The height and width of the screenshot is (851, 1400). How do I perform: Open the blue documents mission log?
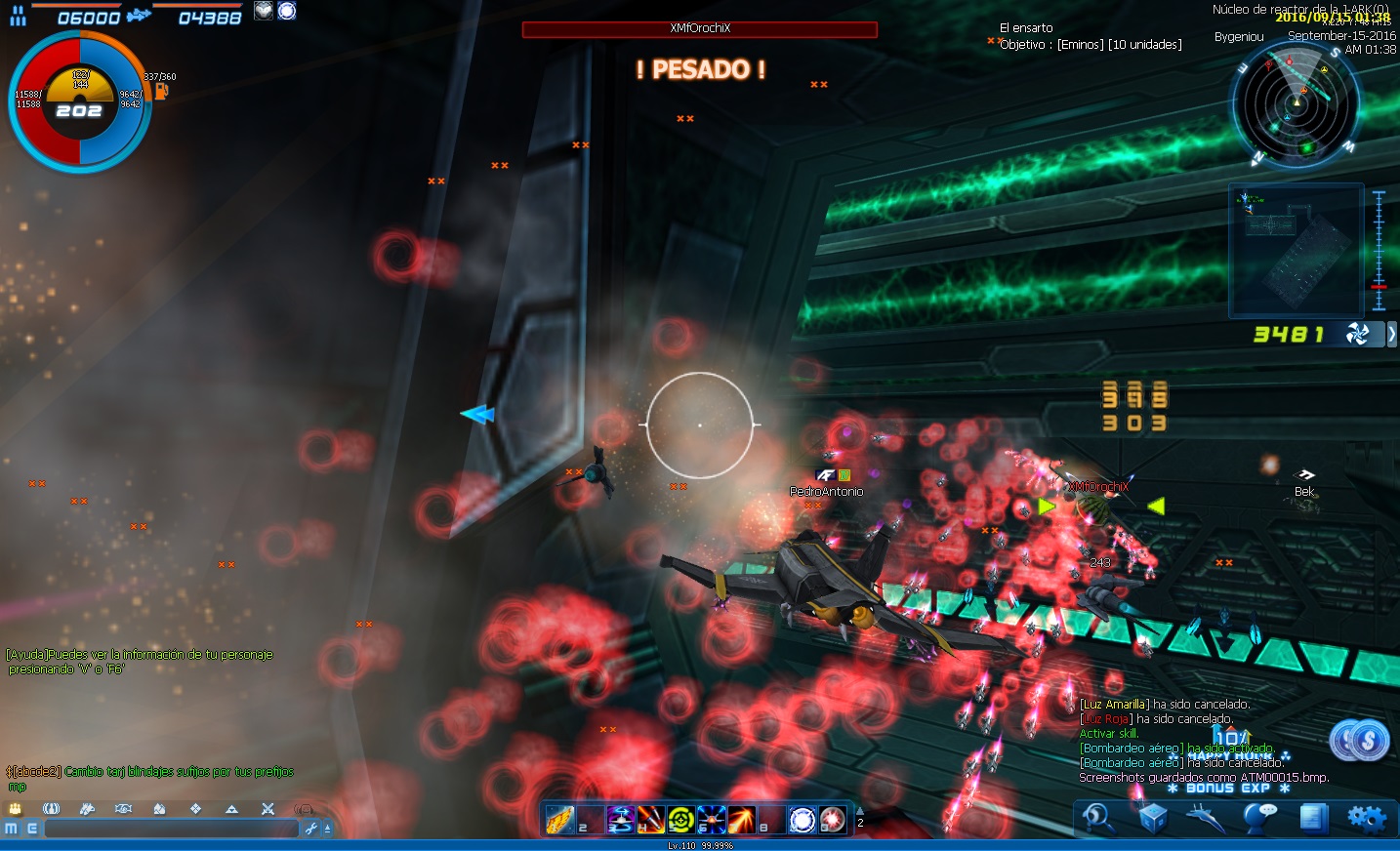tap(1313, 818)
